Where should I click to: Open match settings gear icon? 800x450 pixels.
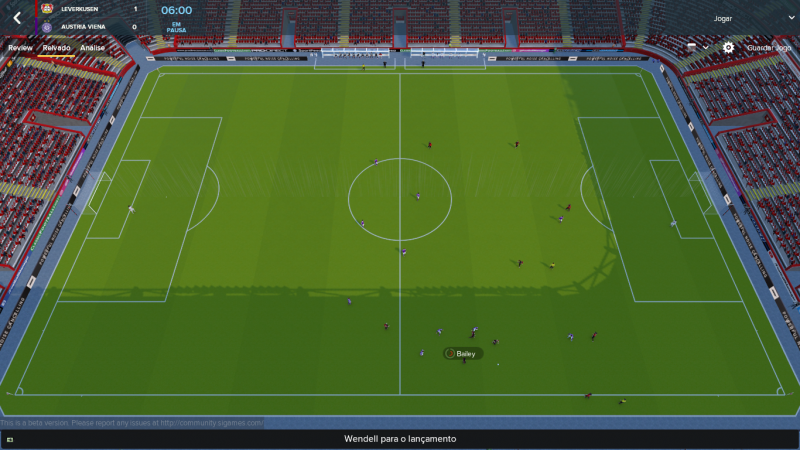(728, 47)
